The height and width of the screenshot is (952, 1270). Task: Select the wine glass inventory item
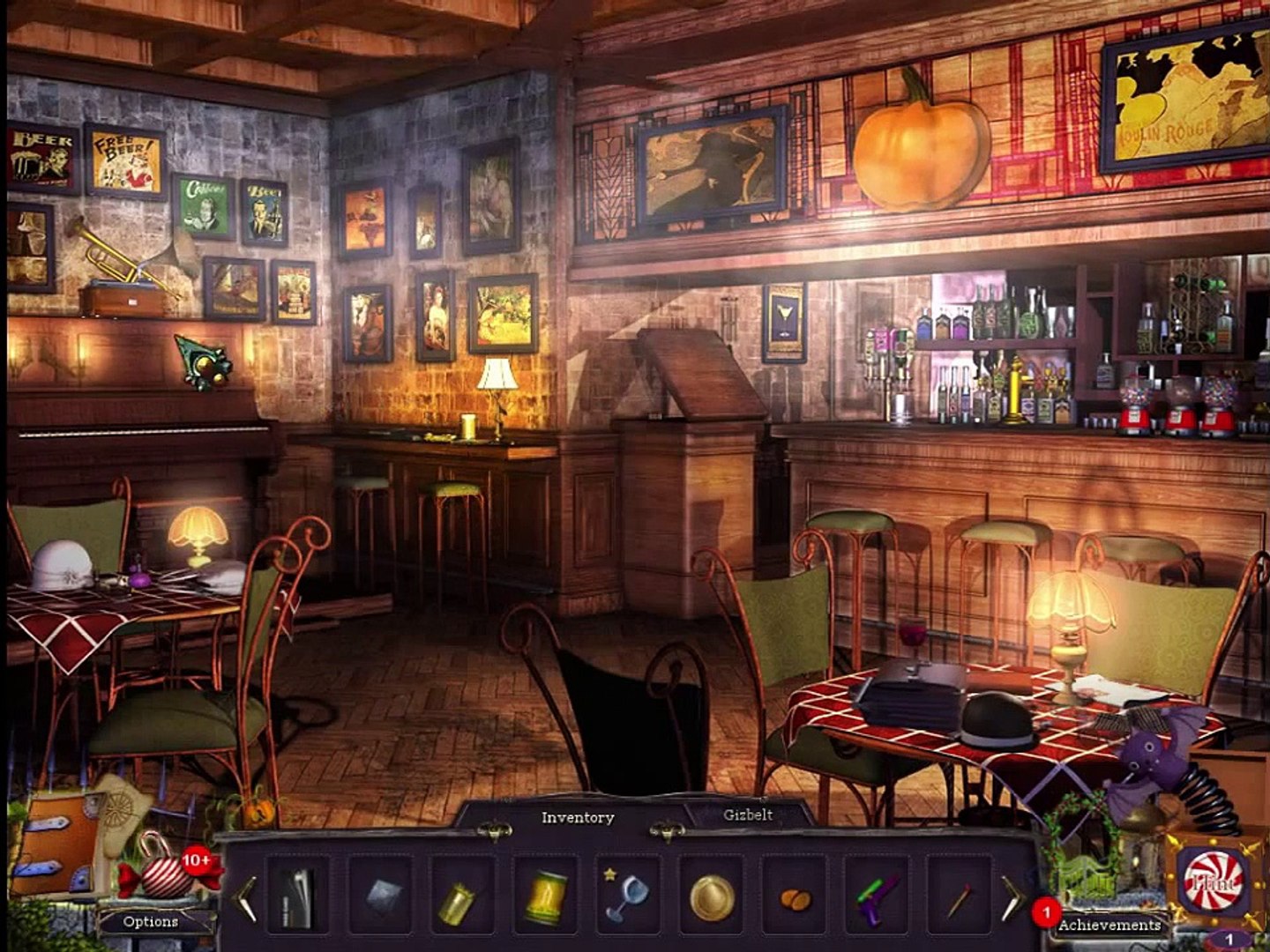[x=628, y=895]
